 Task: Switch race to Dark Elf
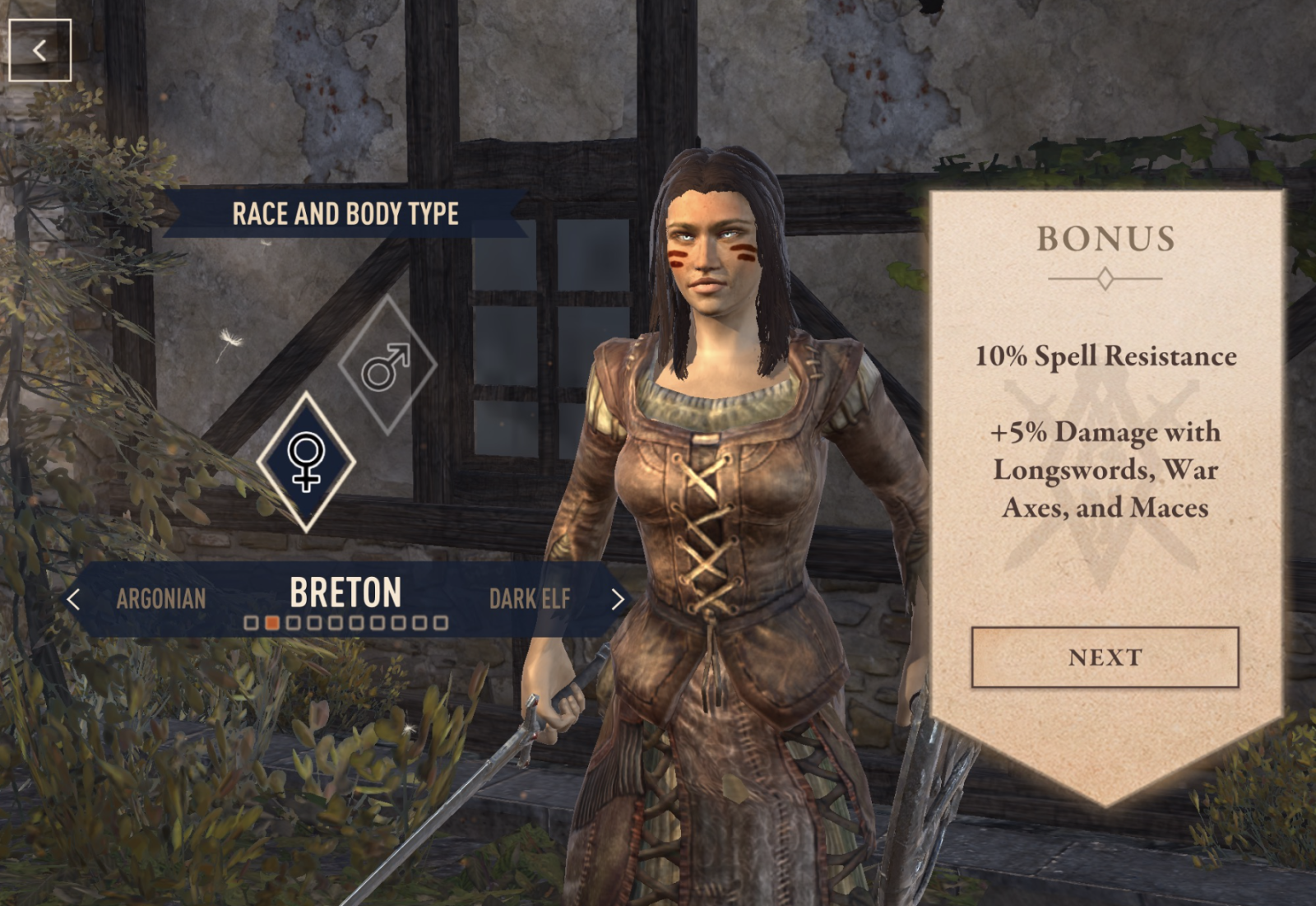coord(529,599)
